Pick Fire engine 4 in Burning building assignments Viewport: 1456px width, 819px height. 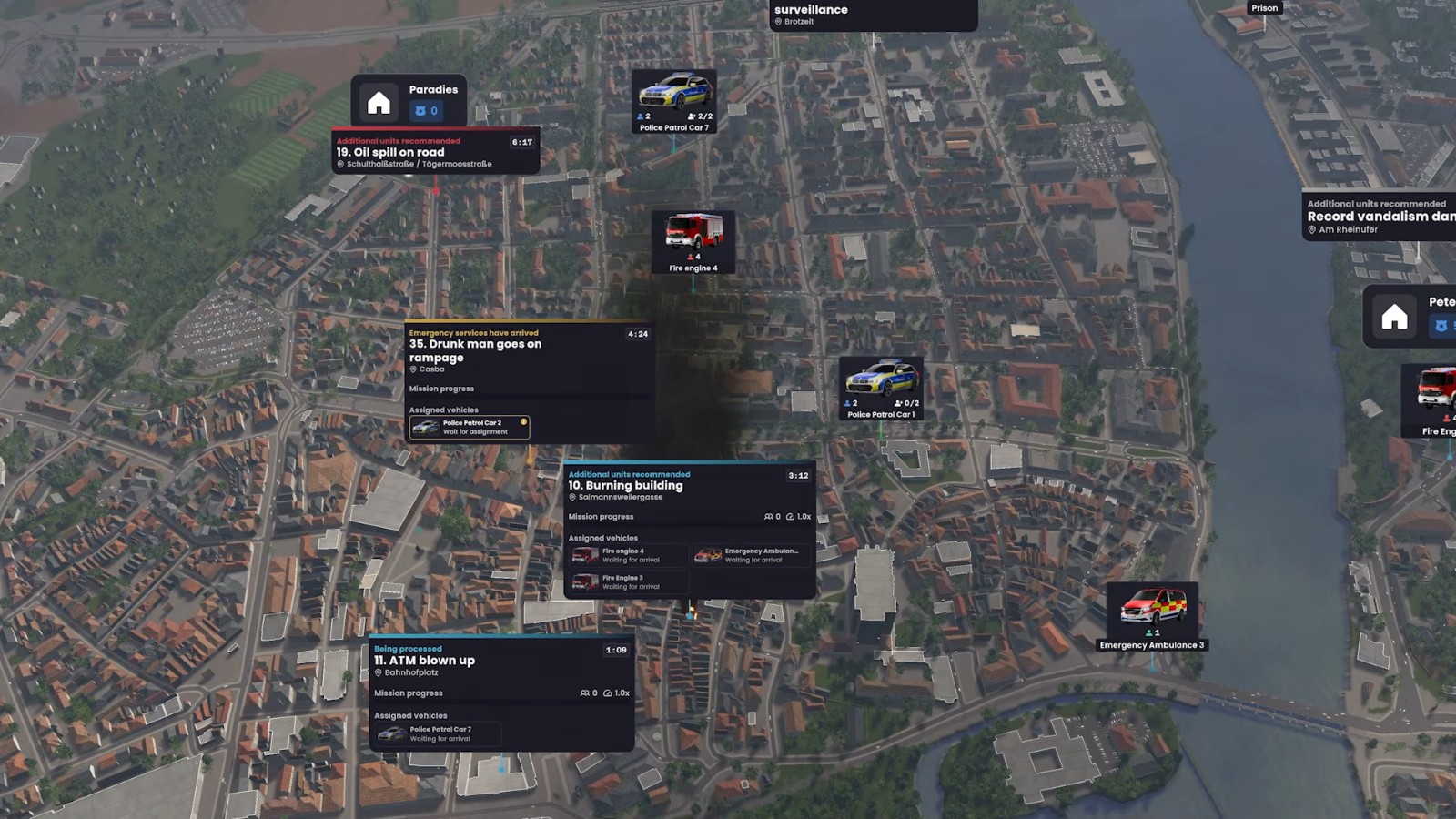[627, 555]
